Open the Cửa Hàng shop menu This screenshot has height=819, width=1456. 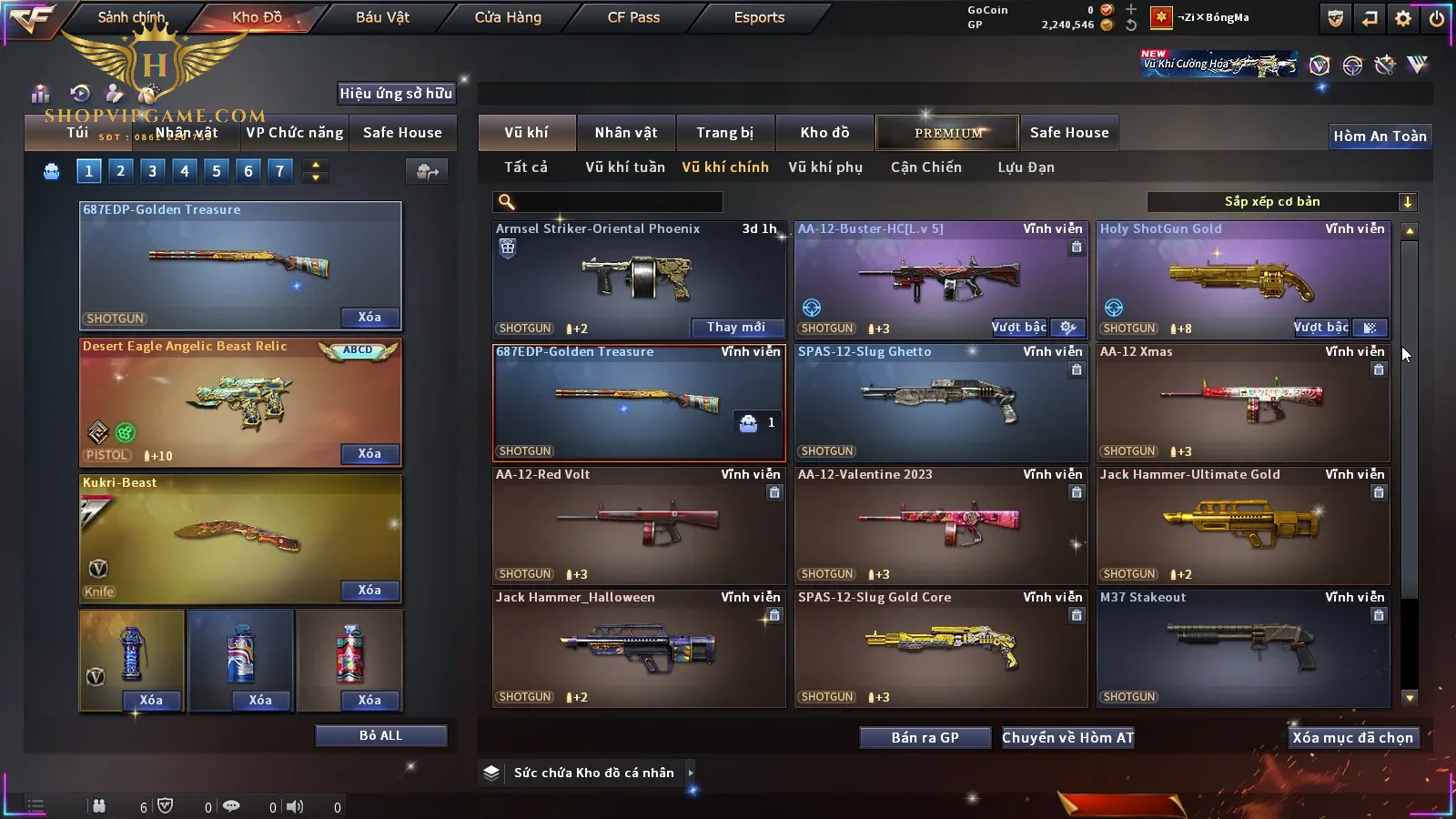tap(508, 17)
